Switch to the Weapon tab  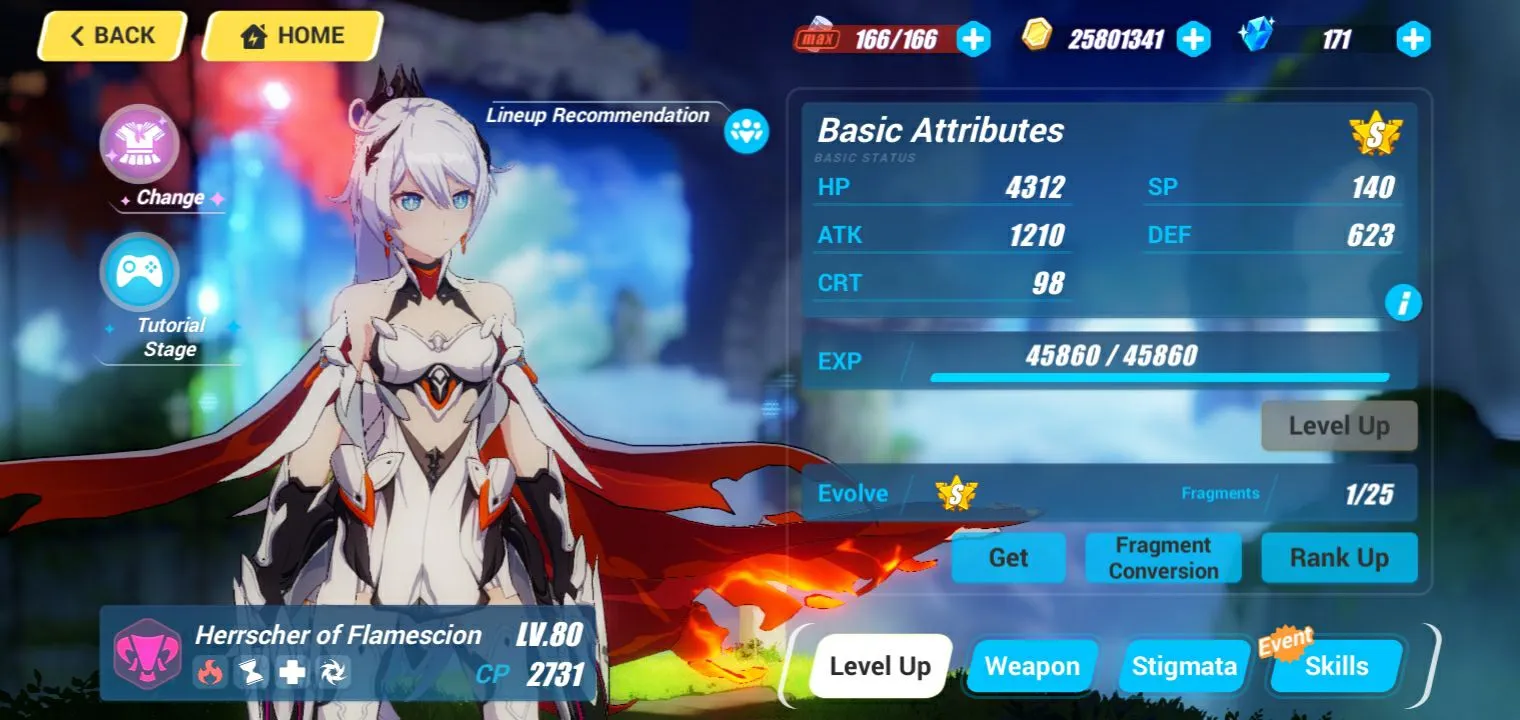click(x=1032, y=666)
